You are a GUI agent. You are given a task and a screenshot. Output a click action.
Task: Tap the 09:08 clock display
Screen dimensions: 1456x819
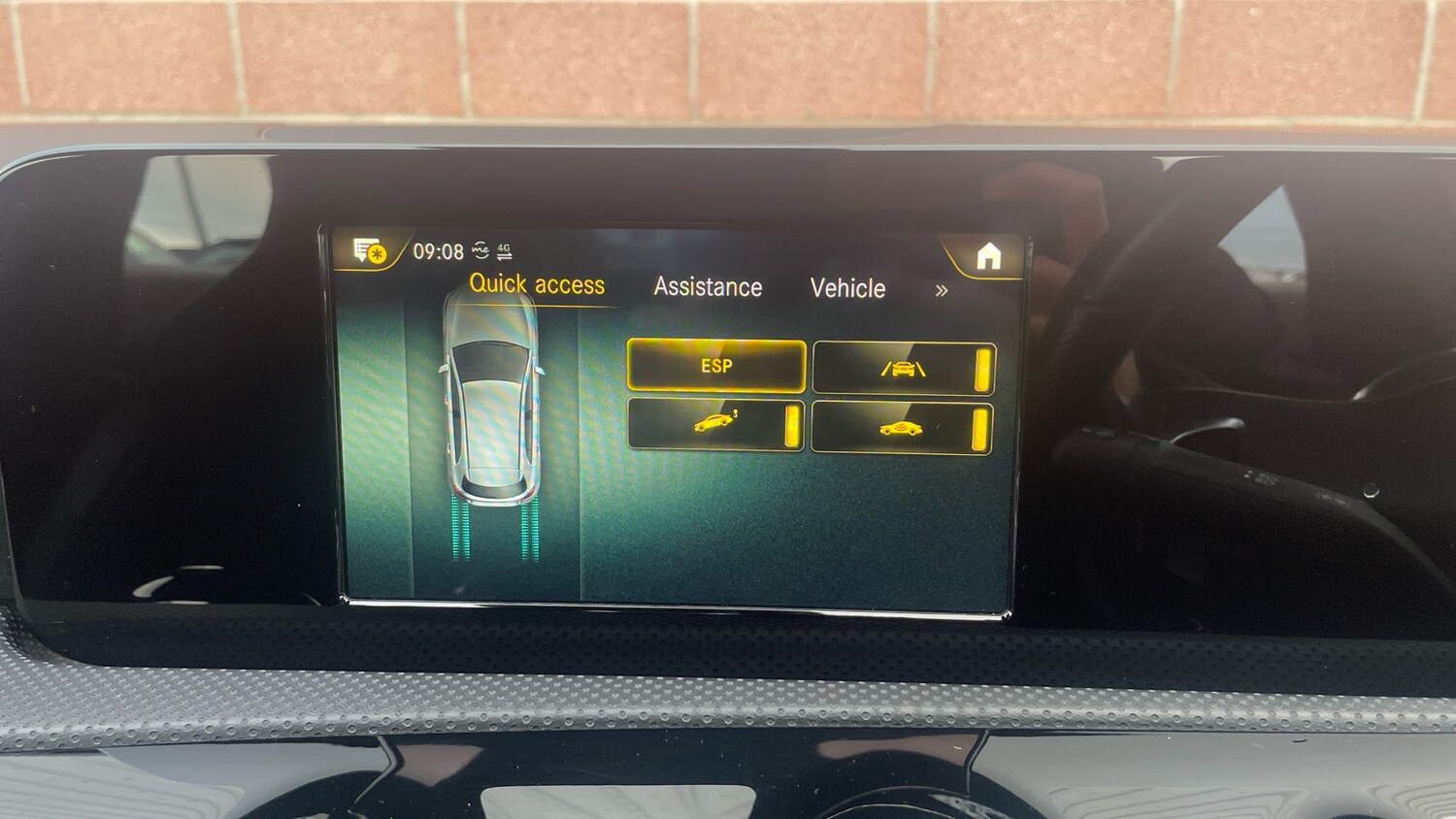coord(440,251)
